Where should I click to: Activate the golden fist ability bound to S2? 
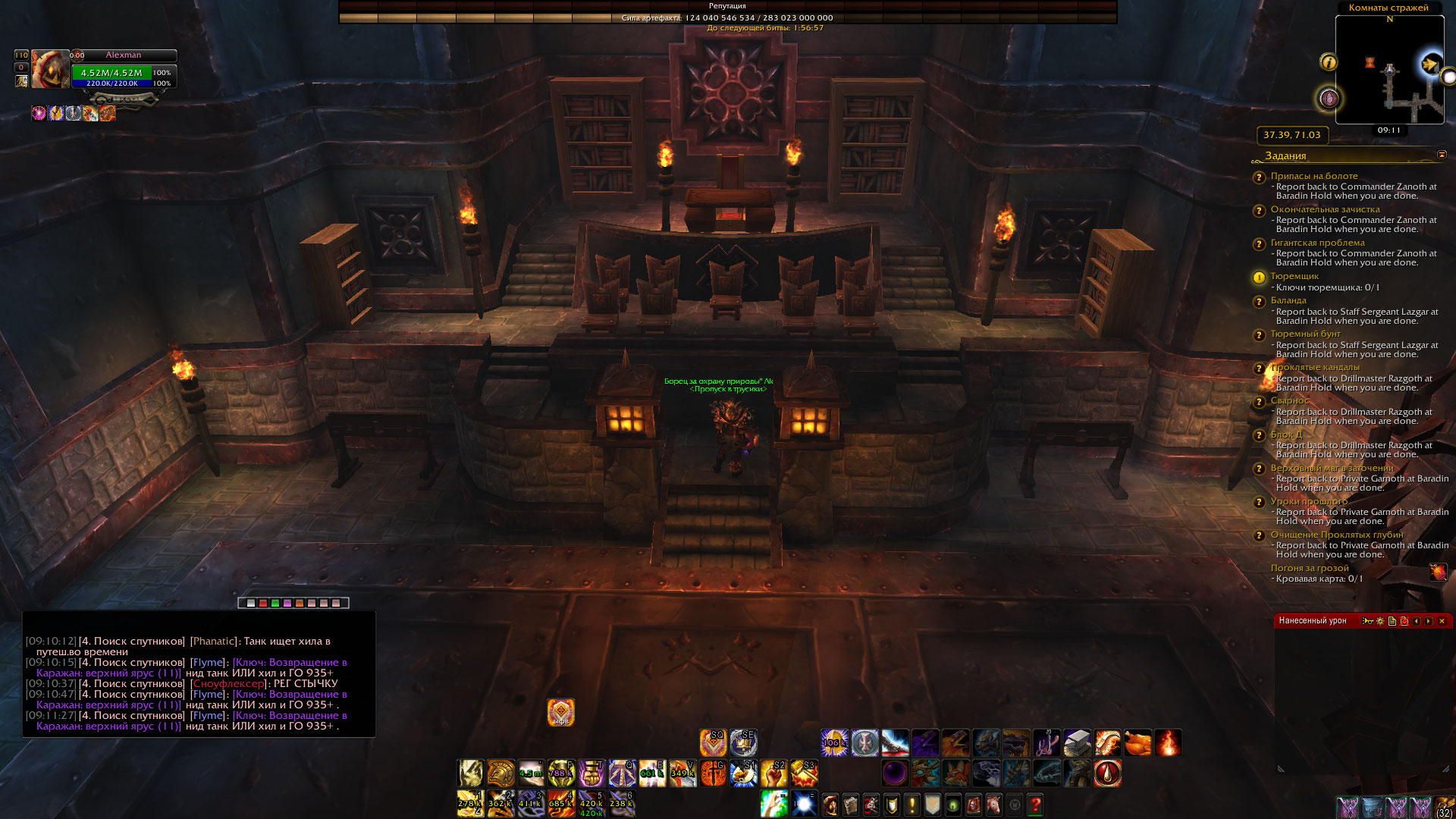[x=773, y=773]
